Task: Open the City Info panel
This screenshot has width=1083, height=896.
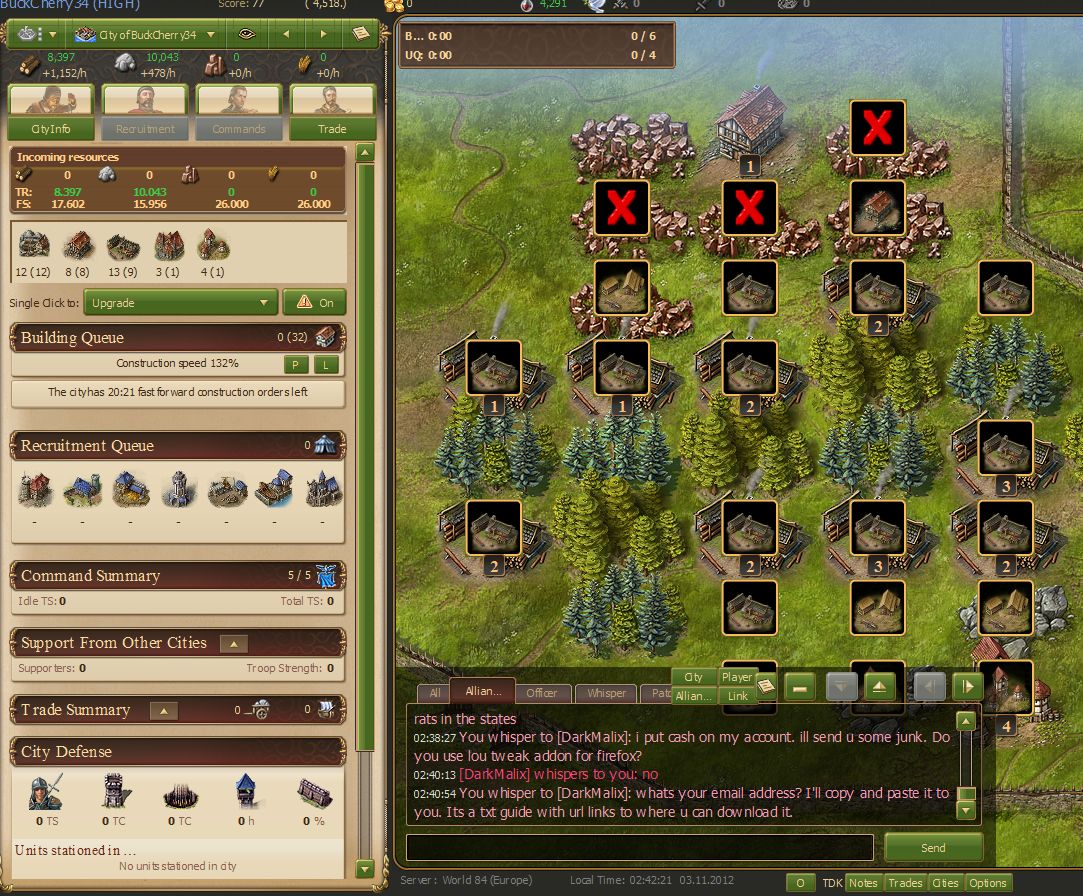Action: 51,129
